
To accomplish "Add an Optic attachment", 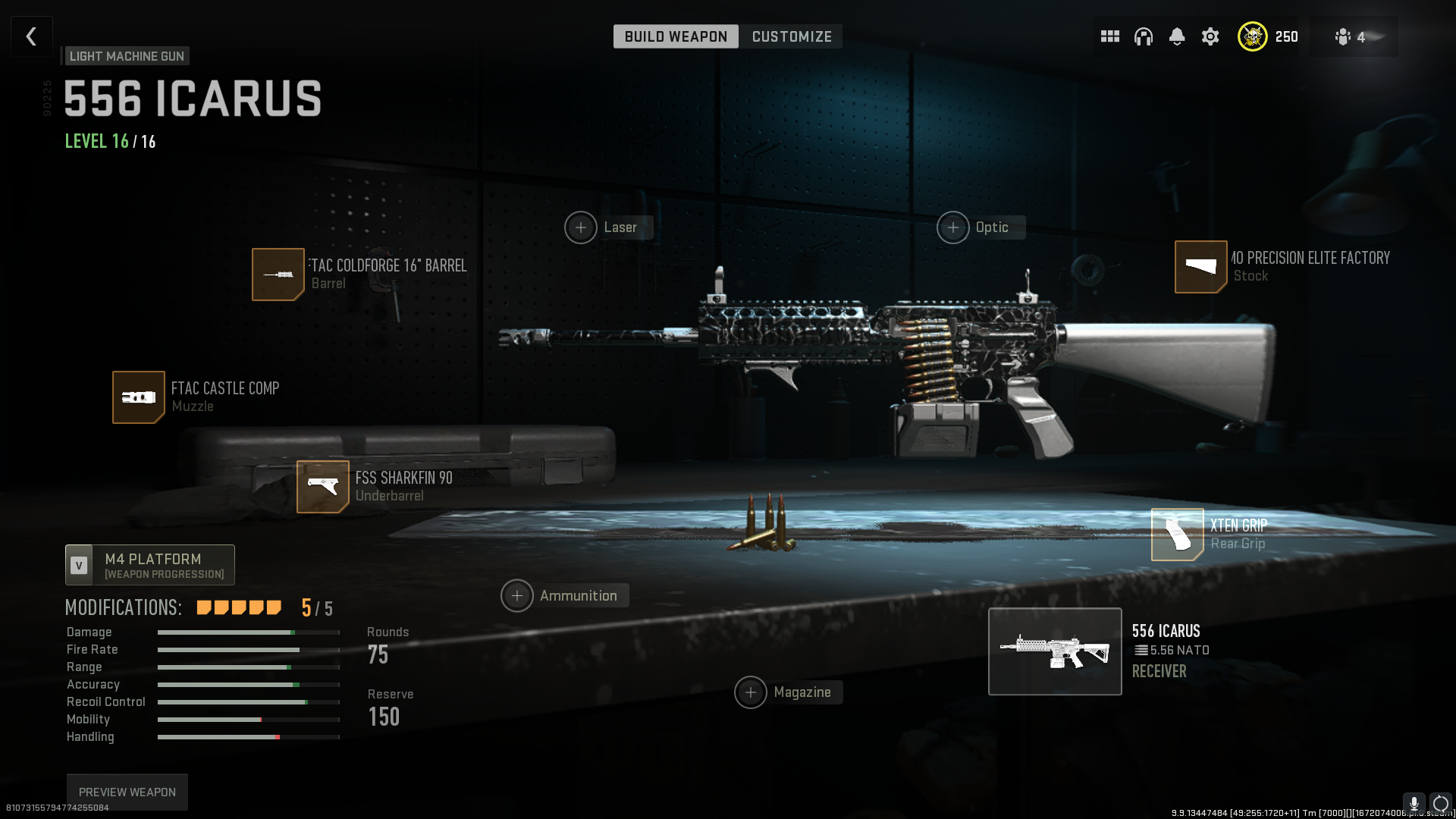I will click(x=953, y=227).
